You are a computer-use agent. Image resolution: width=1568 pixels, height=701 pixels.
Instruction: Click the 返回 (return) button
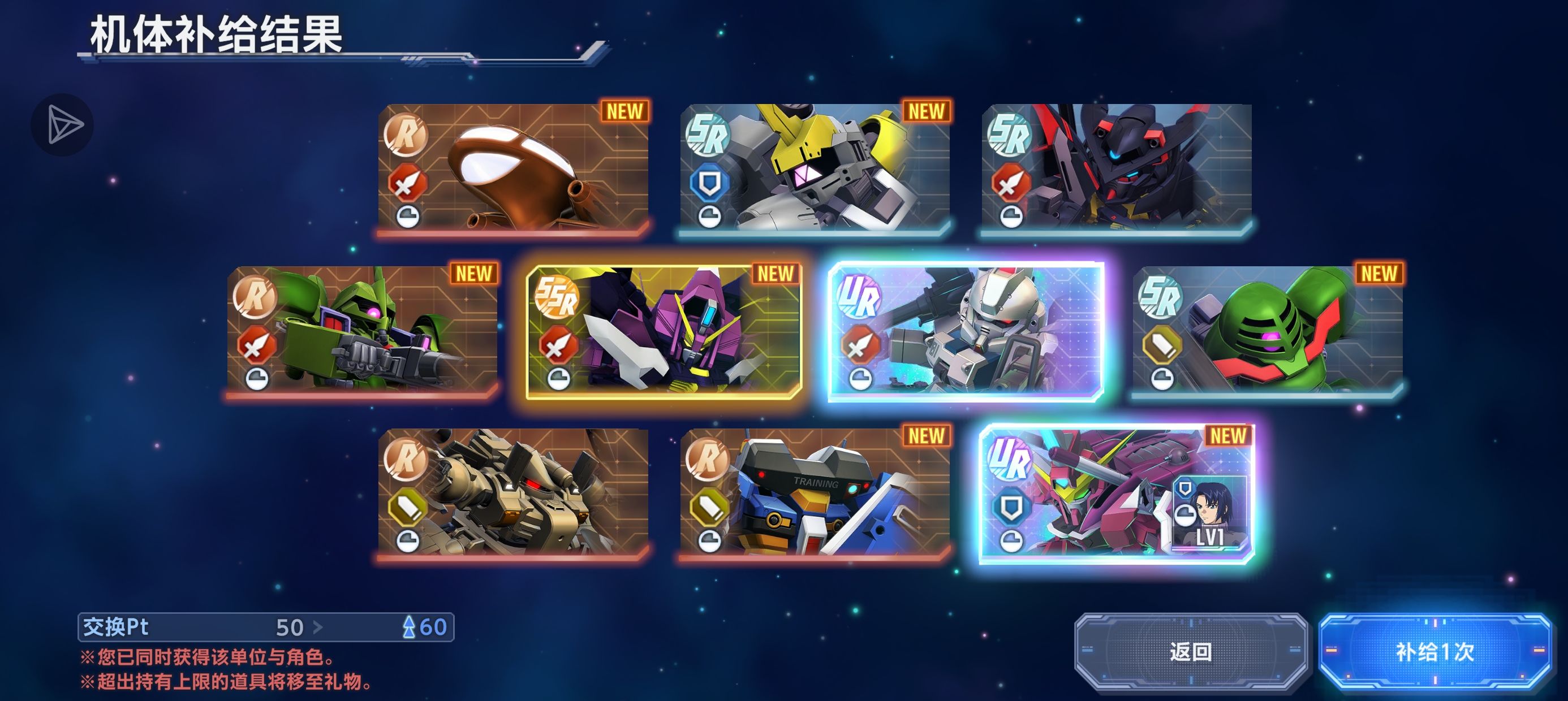pos(1190,652)
